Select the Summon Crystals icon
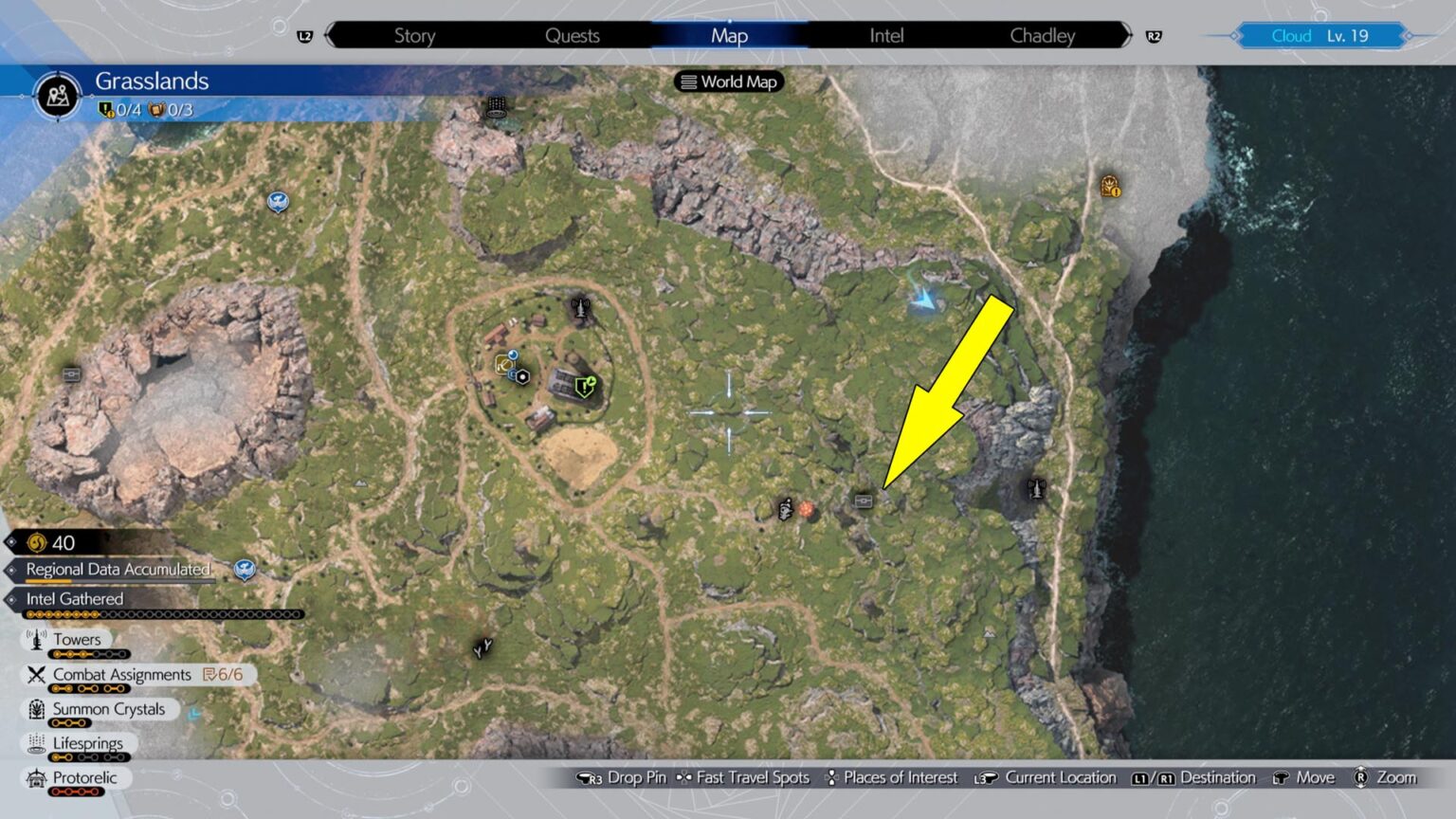The image size is (1456, 819). click(x=36, y=709)
